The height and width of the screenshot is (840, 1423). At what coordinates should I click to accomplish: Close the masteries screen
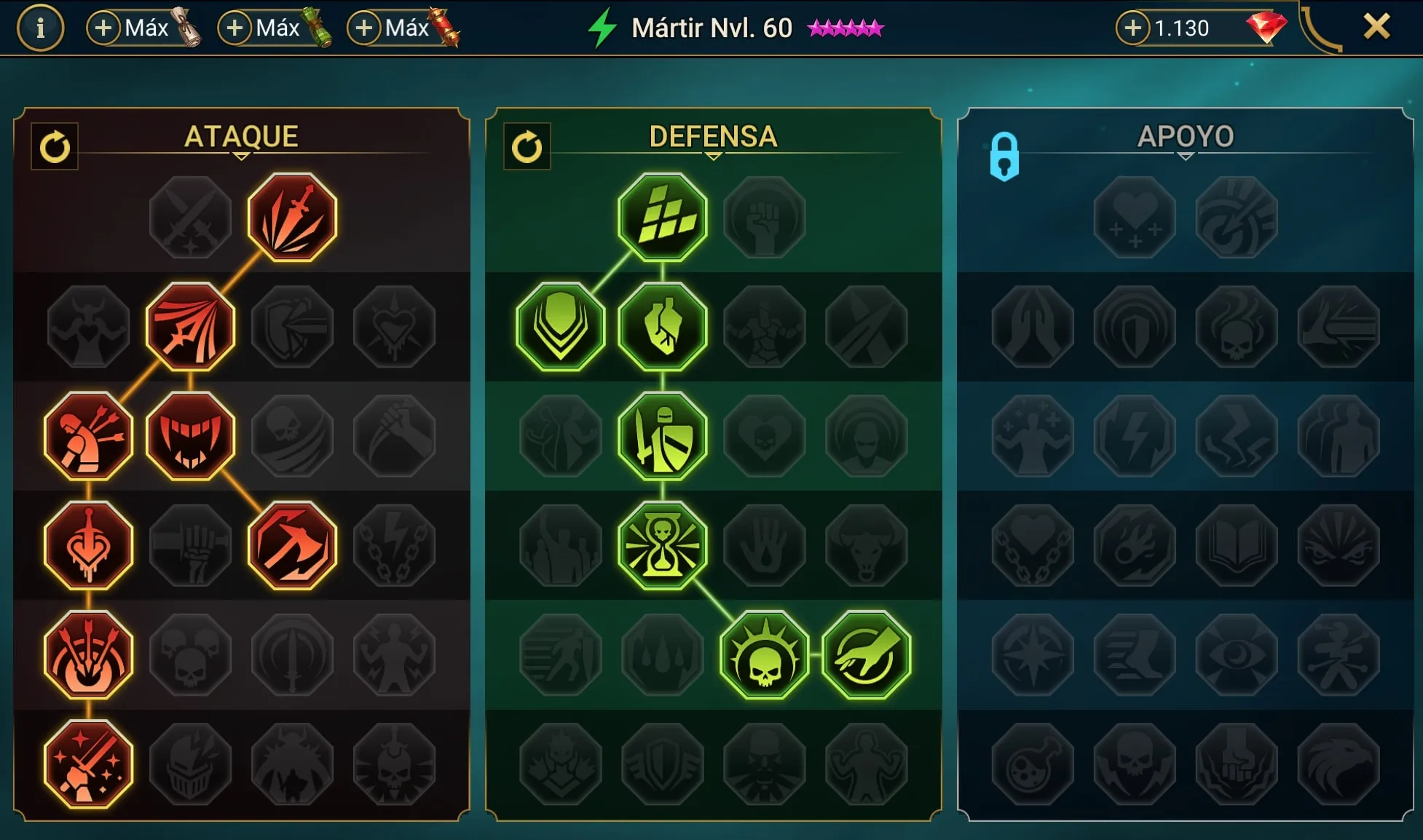[x=1376, y=28]
